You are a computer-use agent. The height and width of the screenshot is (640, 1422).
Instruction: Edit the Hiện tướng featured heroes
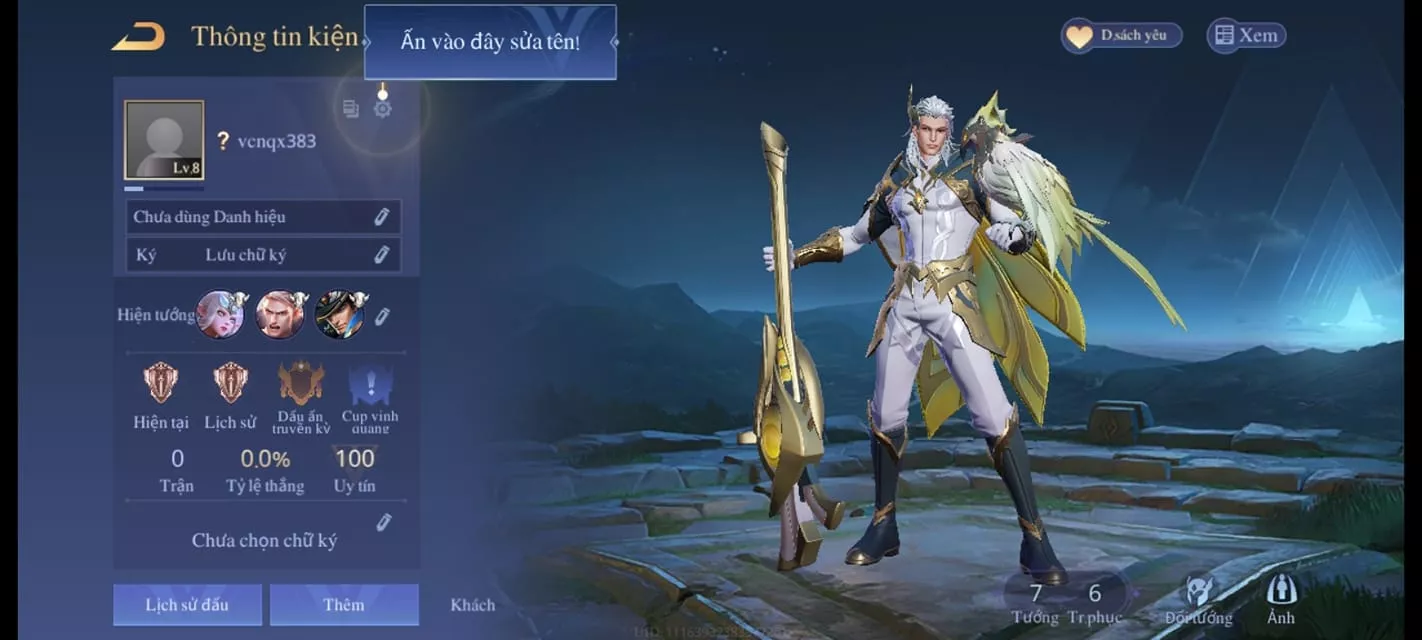pyautogui.click(x=382, y=316)
